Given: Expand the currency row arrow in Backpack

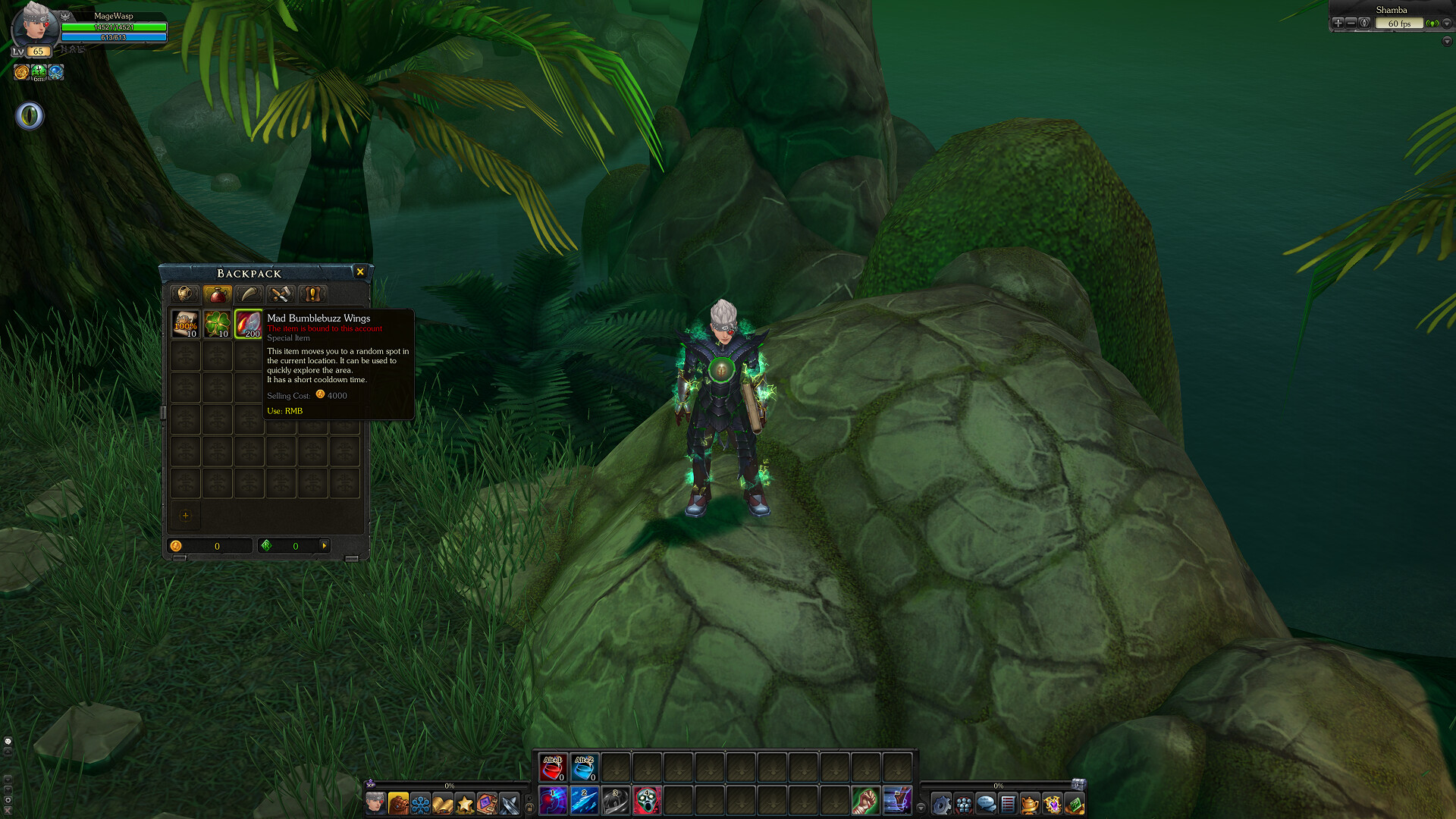Looking at the screenshot, I should coord(323,545).
